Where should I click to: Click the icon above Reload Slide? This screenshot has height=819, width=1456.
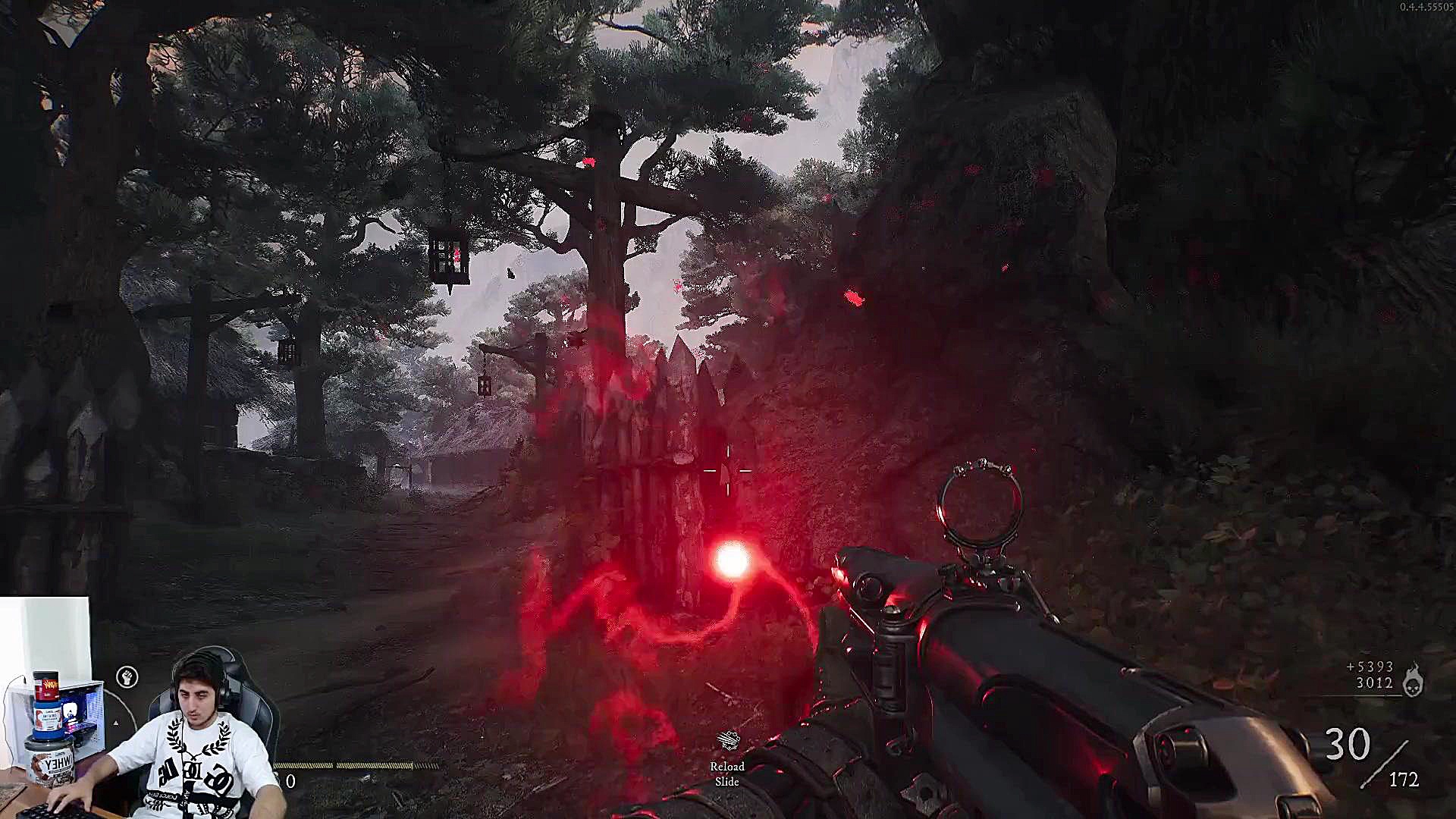[728, 741]
